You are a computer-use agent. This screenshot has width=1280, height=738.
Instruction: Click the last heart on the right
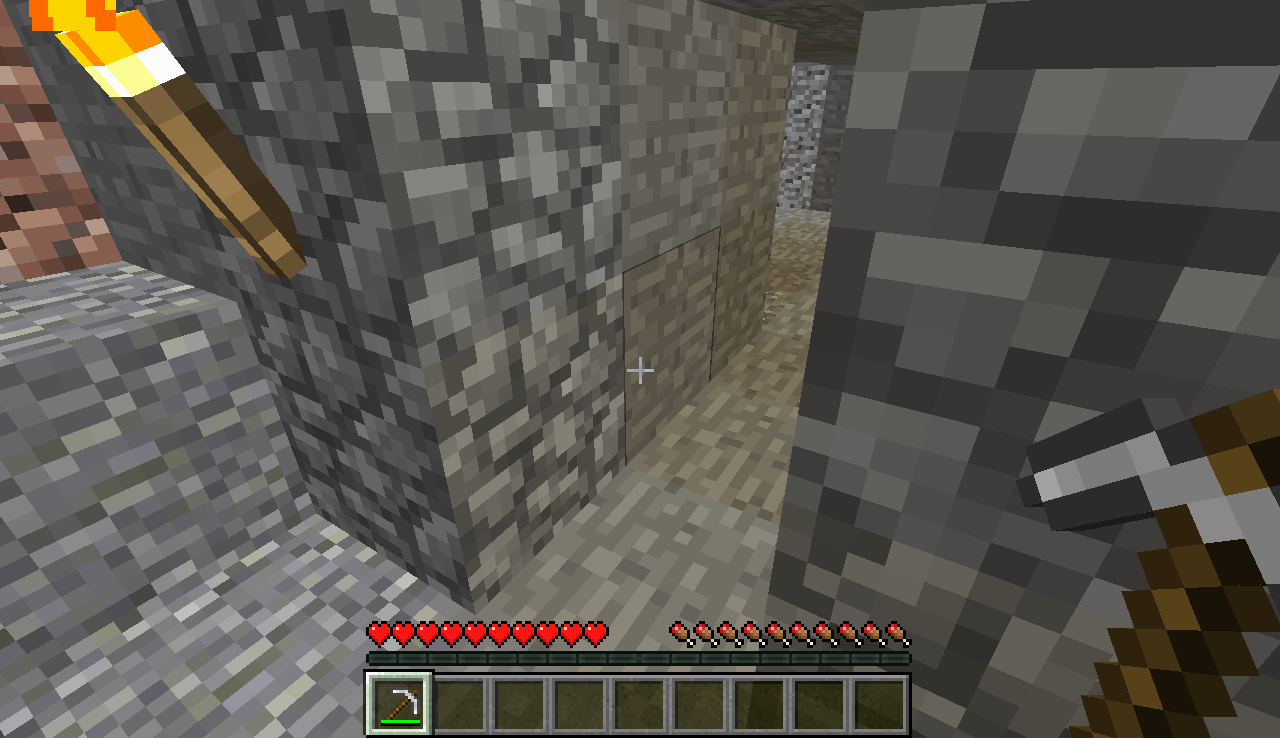pos(595,634)
